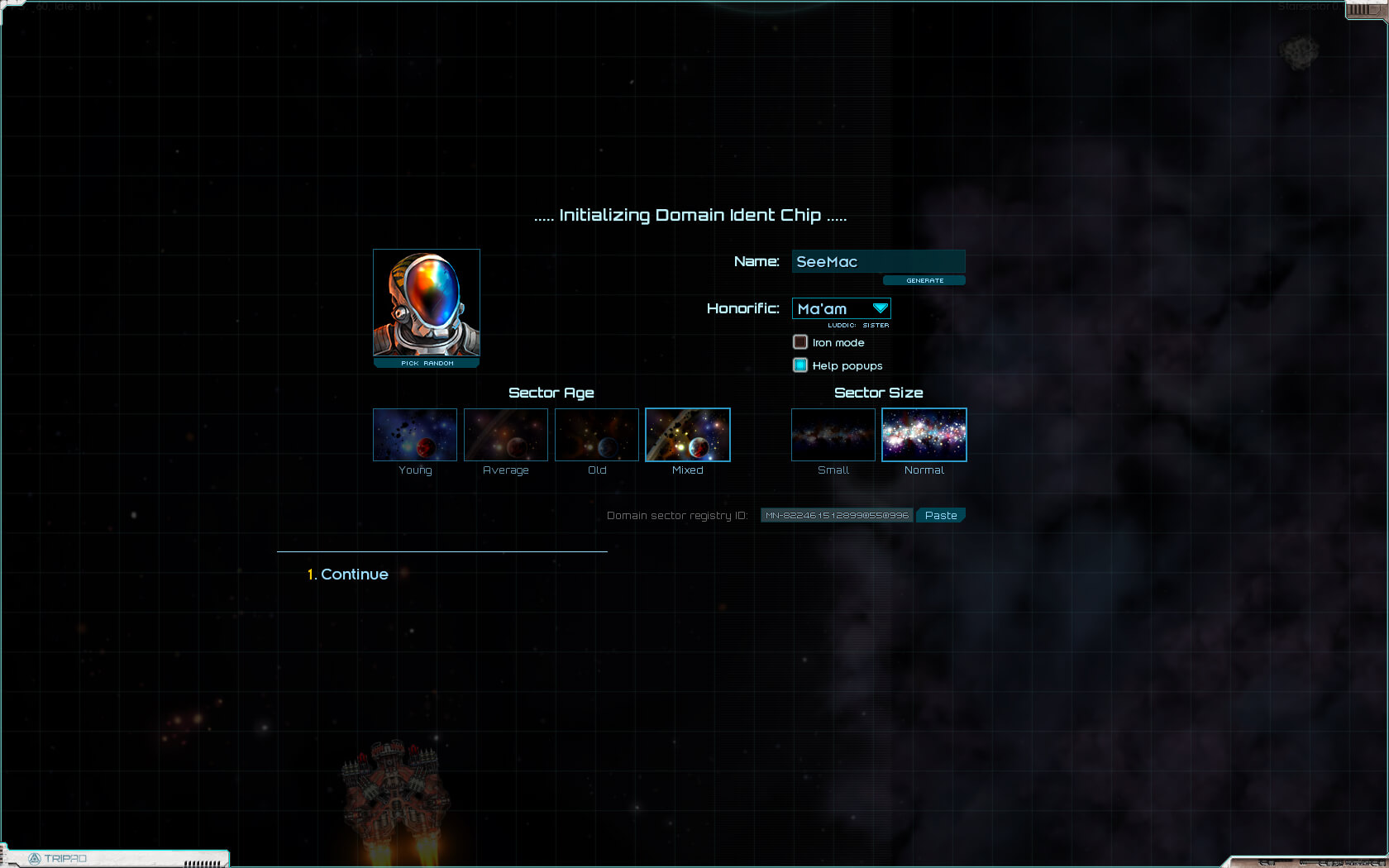The height and width of the screenshot is (868, 1389).
Task: Choose the Normal sector size
Action: pos(924,435)
